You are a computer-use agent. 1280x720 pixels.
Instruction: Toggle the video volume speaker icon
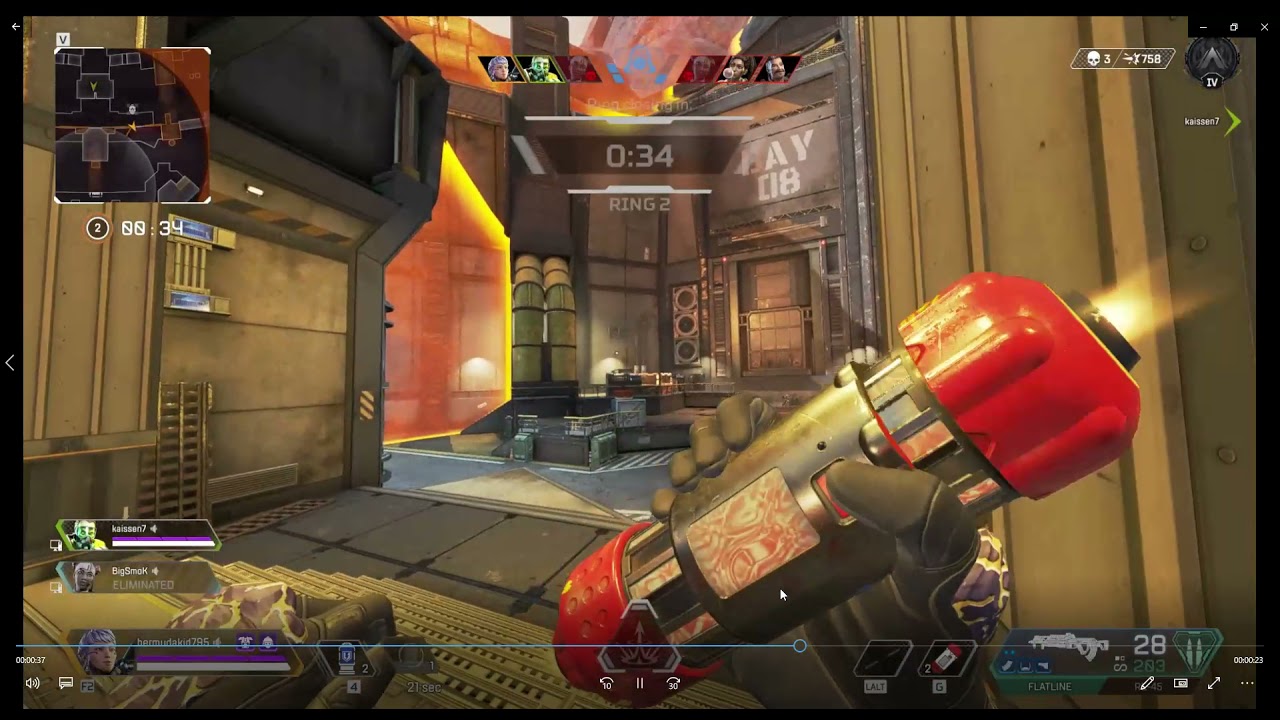tap(33, 683)
